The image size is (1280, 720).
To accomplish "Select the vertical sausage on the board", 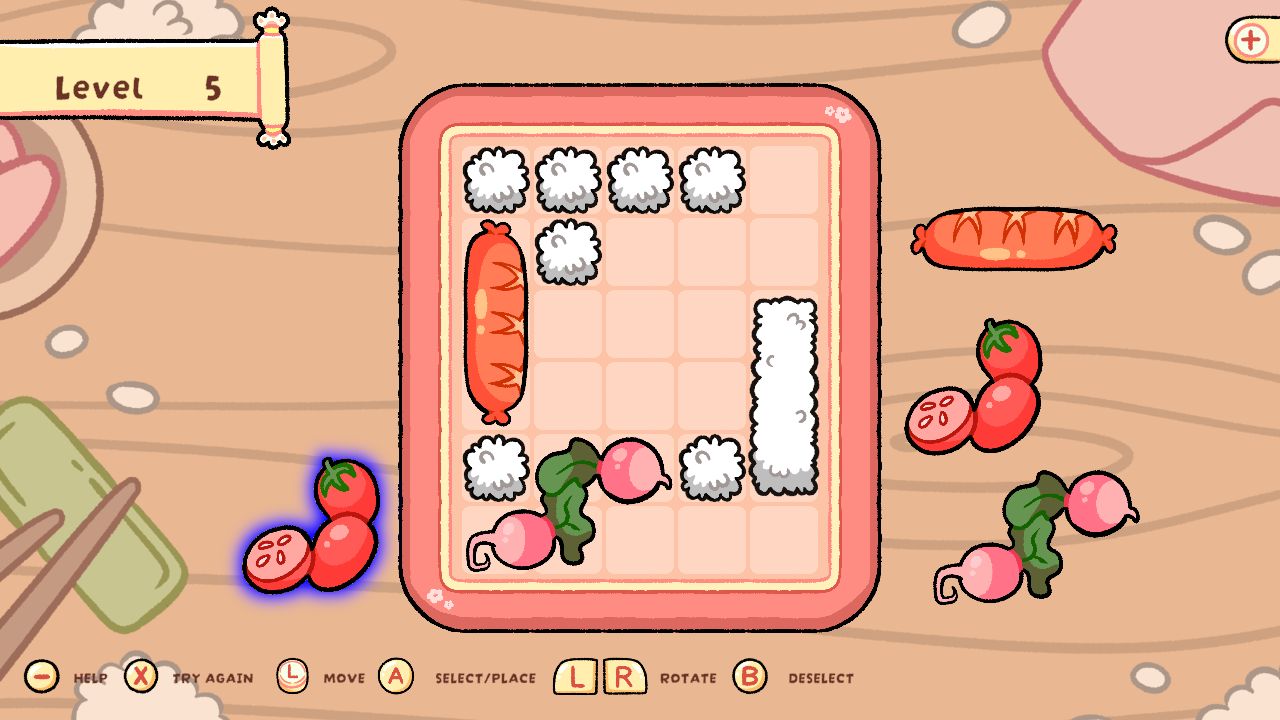I will [498, 320].
